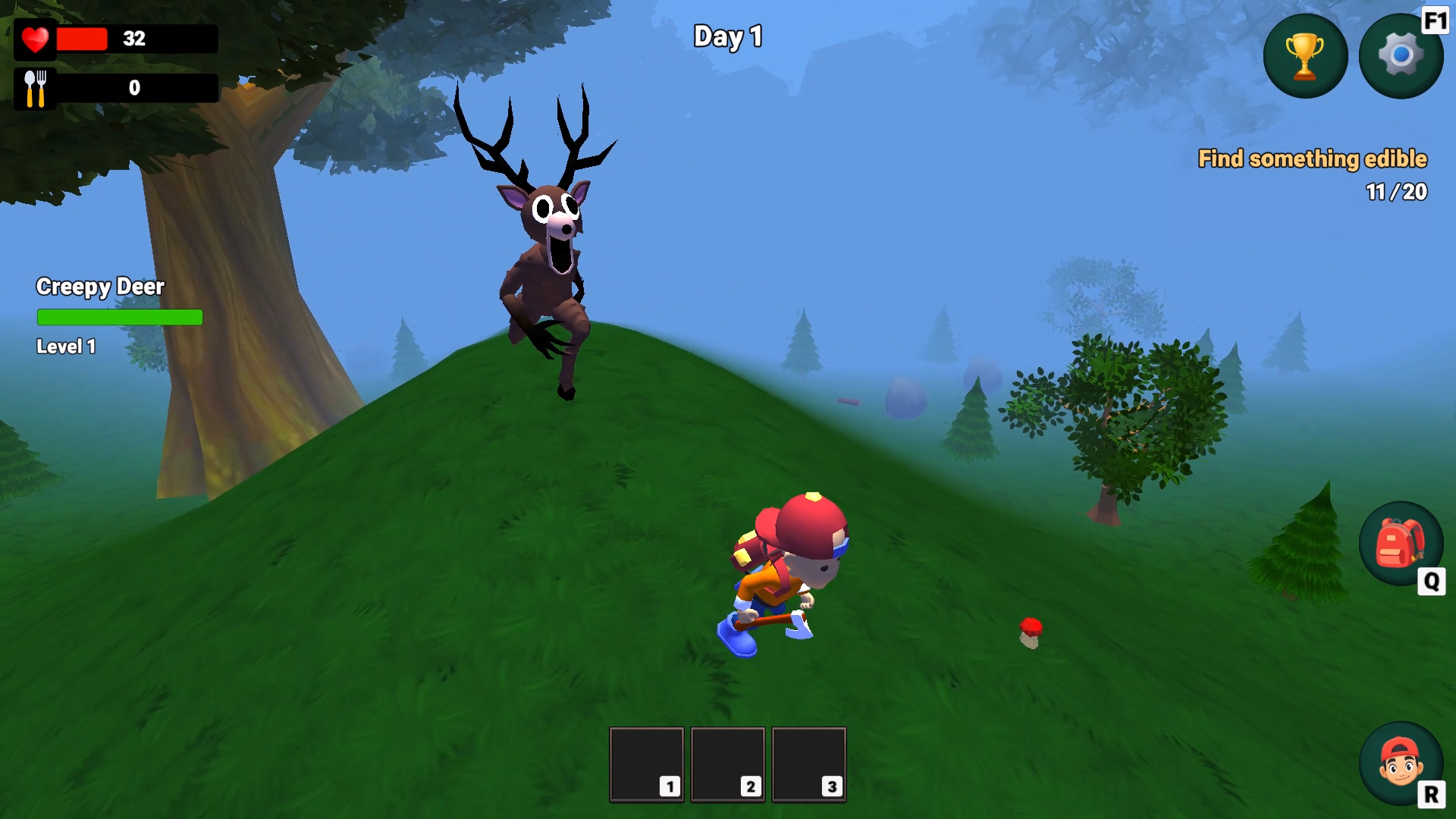The image size is (1456, 819).
Task: Expand the Day 1 day counter
Action: (x=727, y=36)
